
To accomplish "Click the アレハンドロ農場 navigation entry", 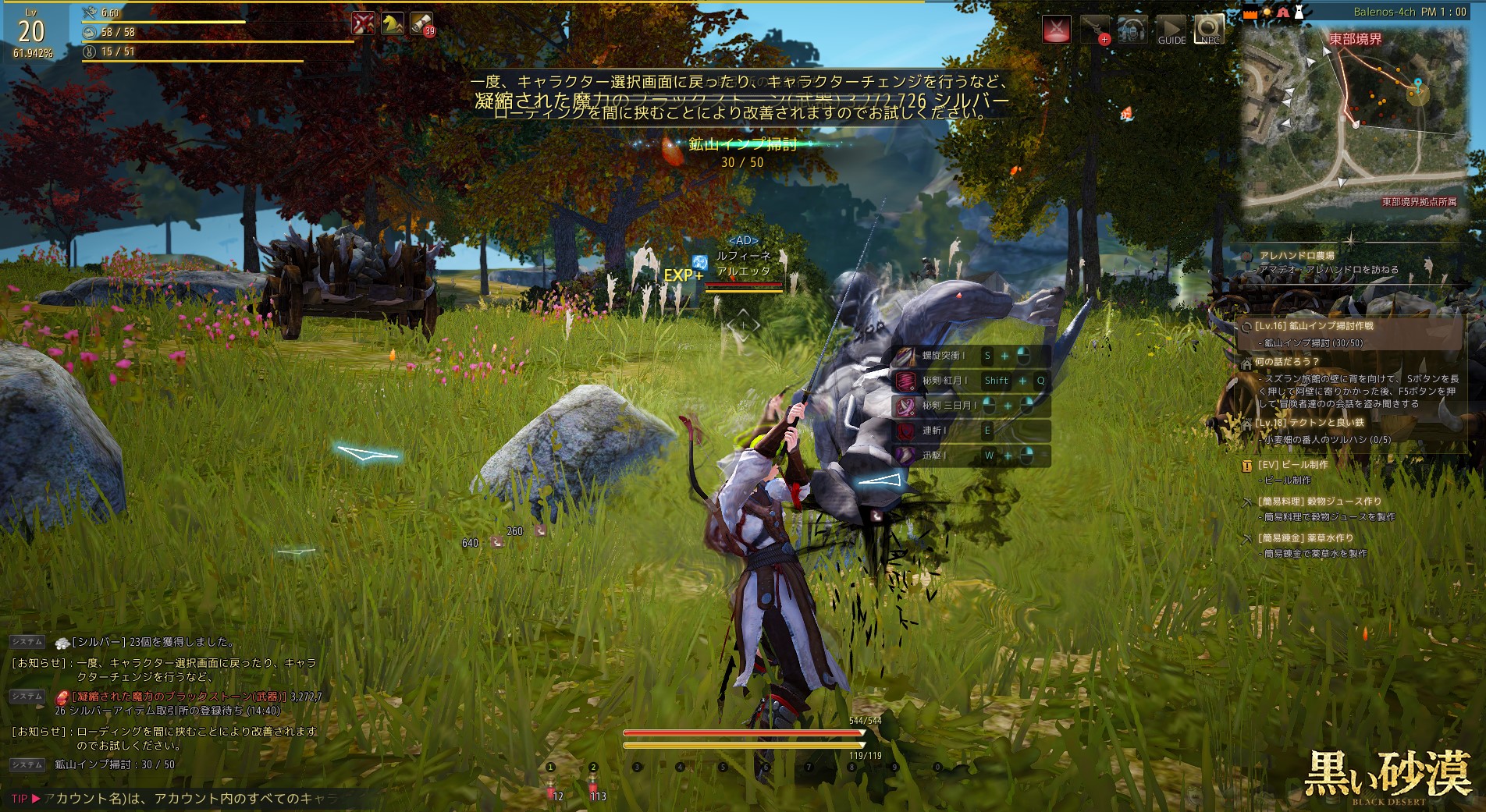I will coord(1296,255).
